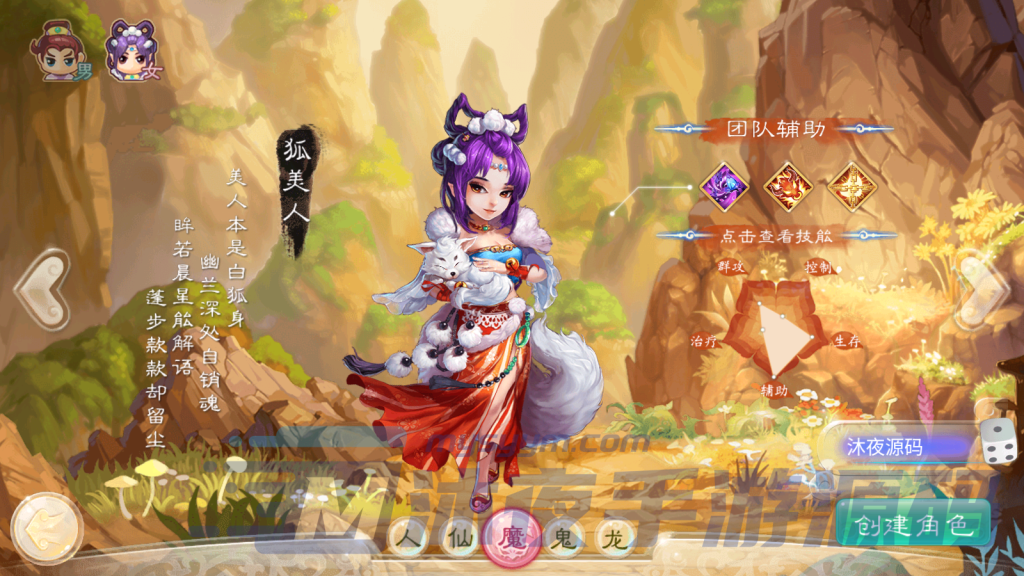The height and width of the screenshot is (576, 1024).
Task: Choose the 魔 race tab
Action: click(512, 538)
